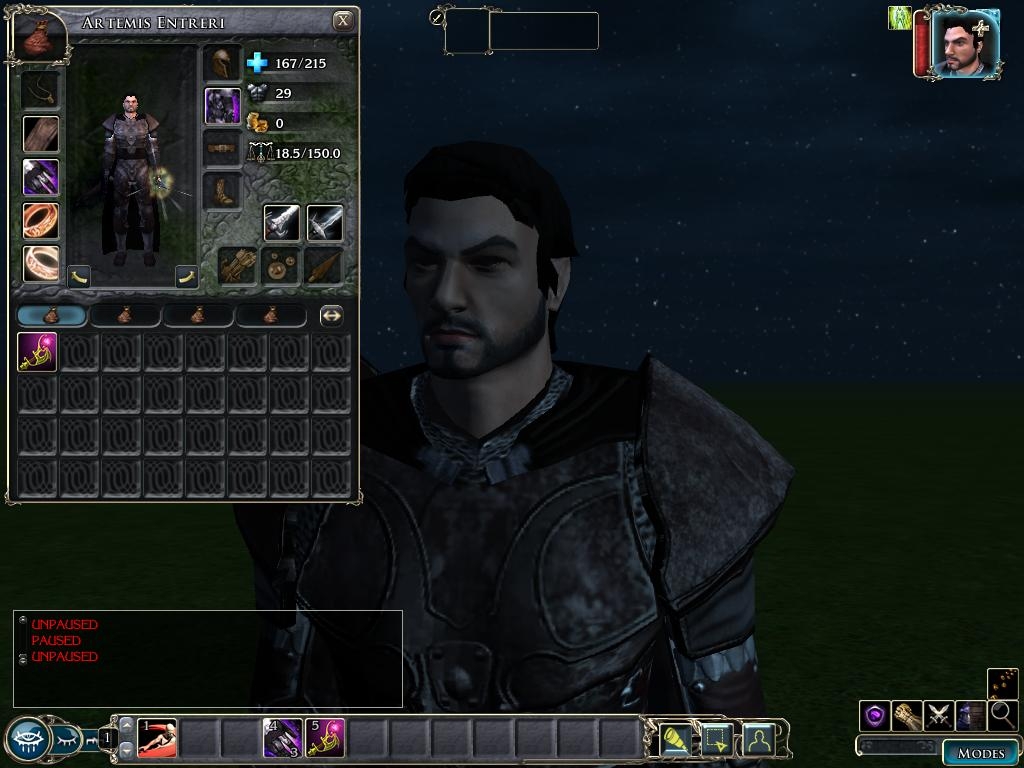Select the equipped belt slot

pyautogui.click(x=222, y=148)
